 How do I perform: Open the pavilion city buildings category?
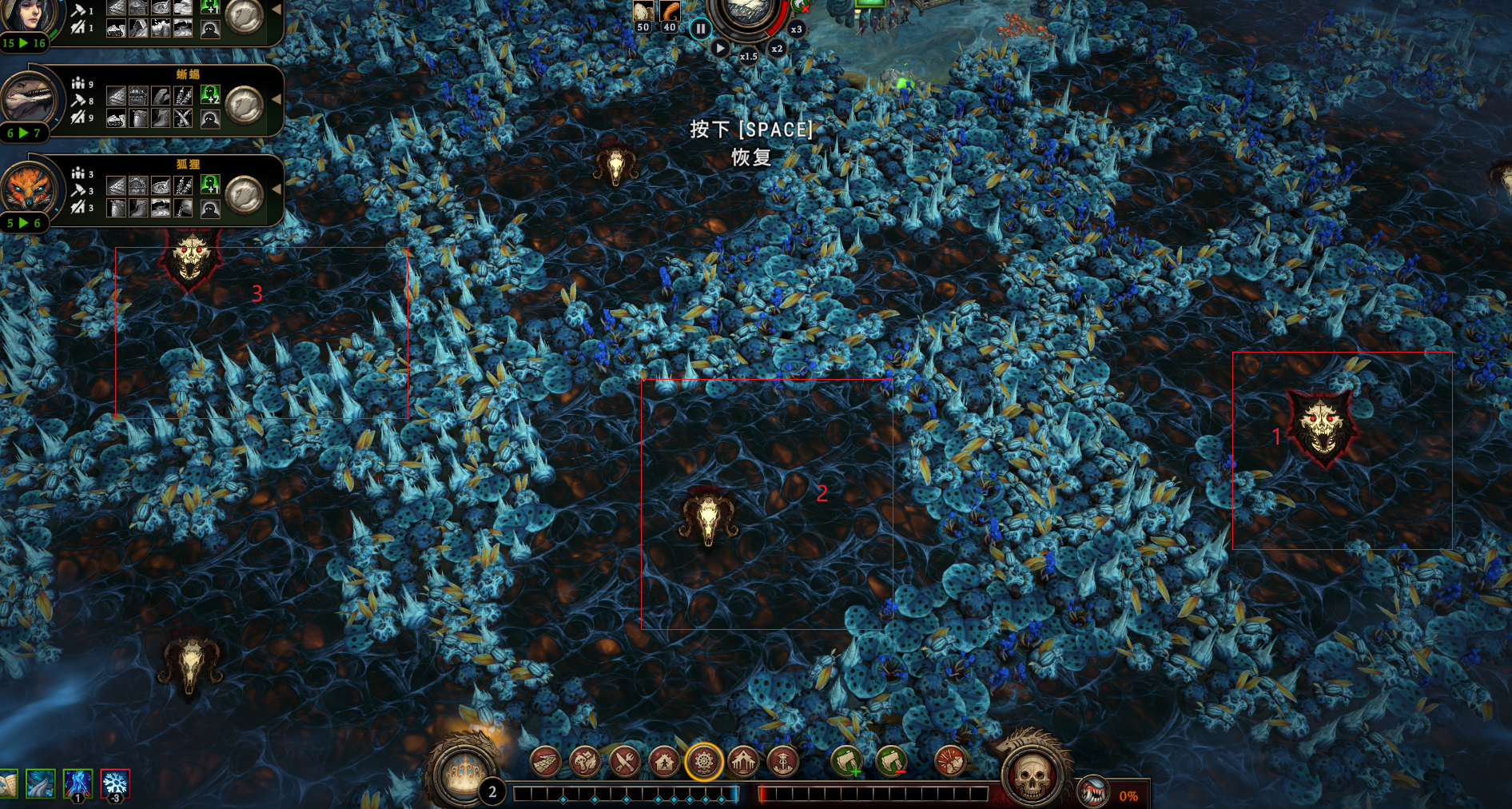coord(743,762)
